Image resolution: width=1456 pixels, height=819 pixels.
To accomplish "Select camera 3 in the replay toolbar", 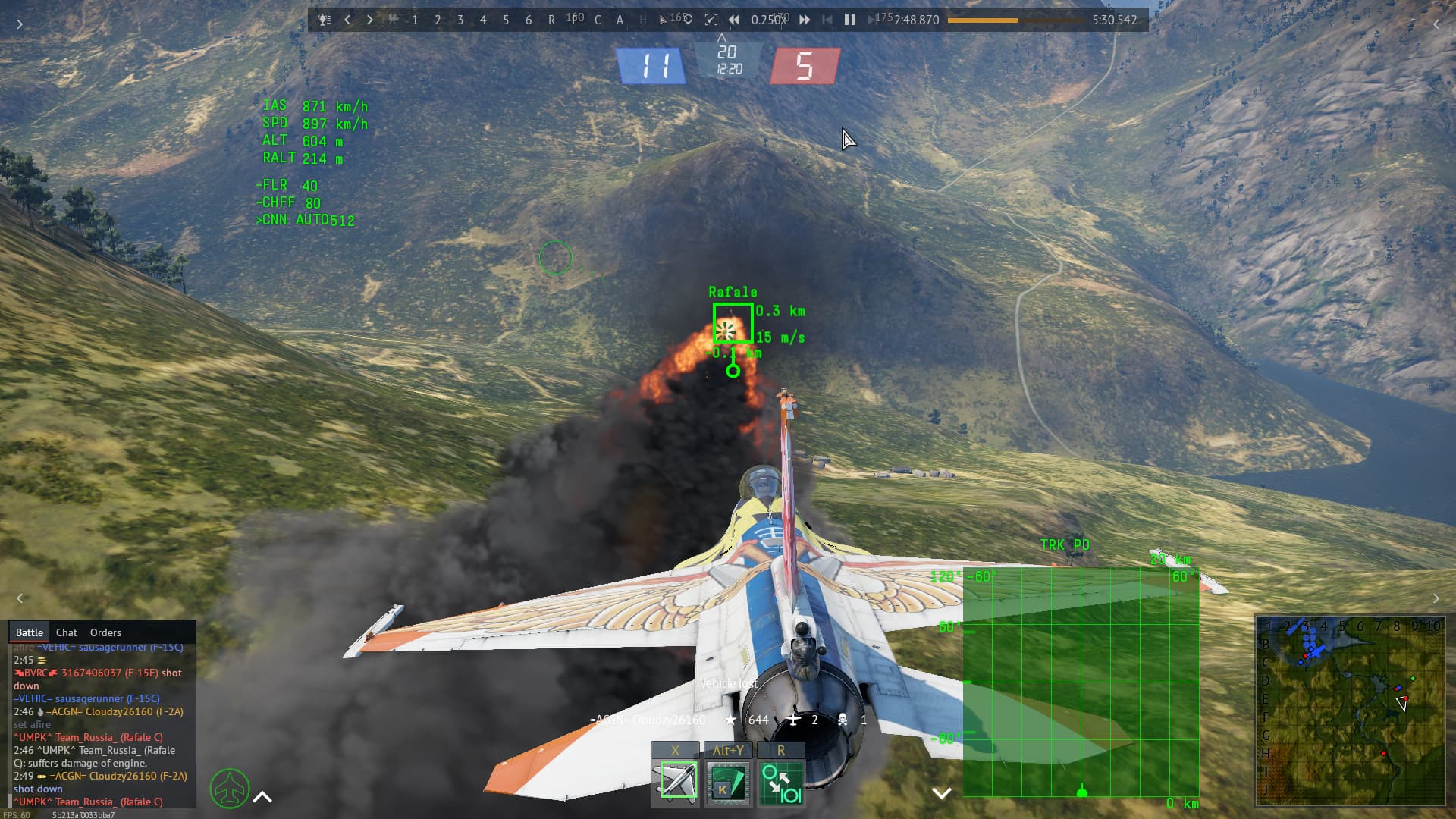I will click(460, 20).
